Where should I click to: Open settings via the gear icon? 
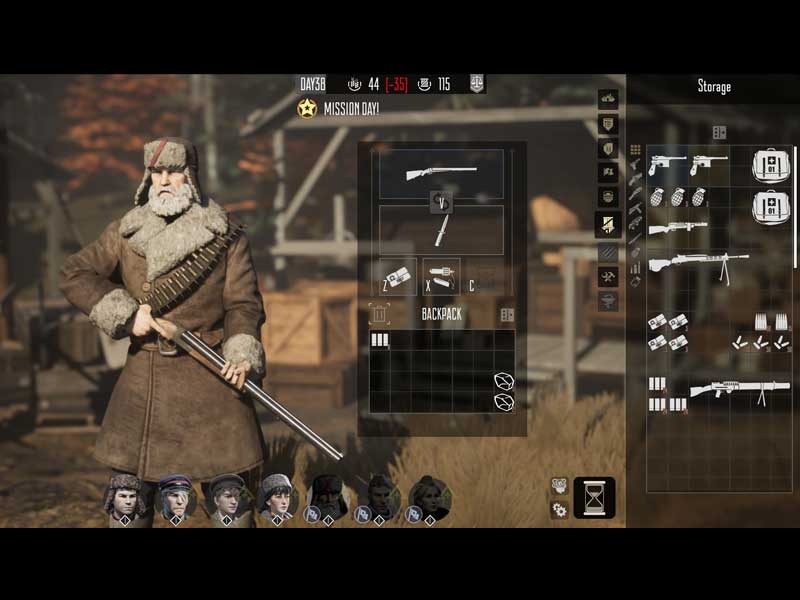(560, 510)
